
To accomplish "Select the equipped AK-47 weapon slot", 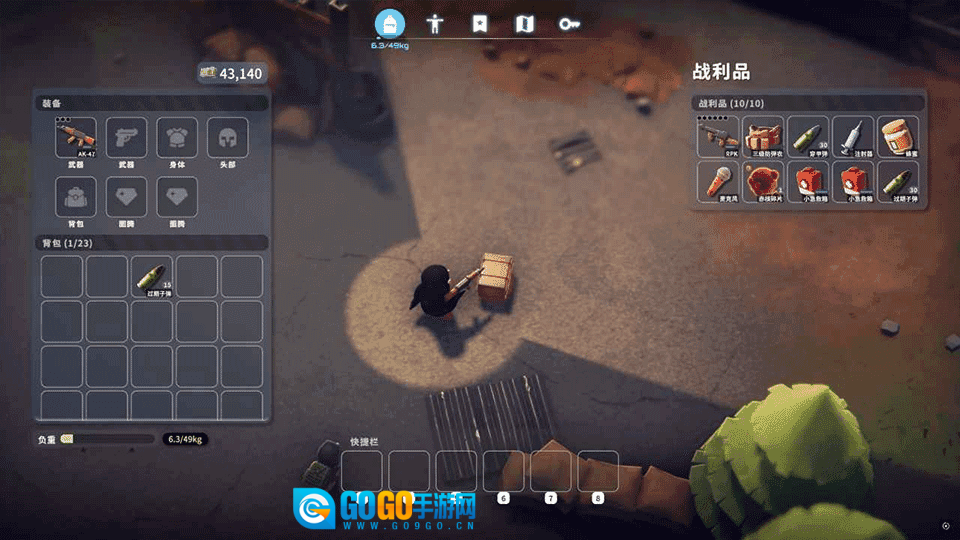I will [x=76, y=138].
